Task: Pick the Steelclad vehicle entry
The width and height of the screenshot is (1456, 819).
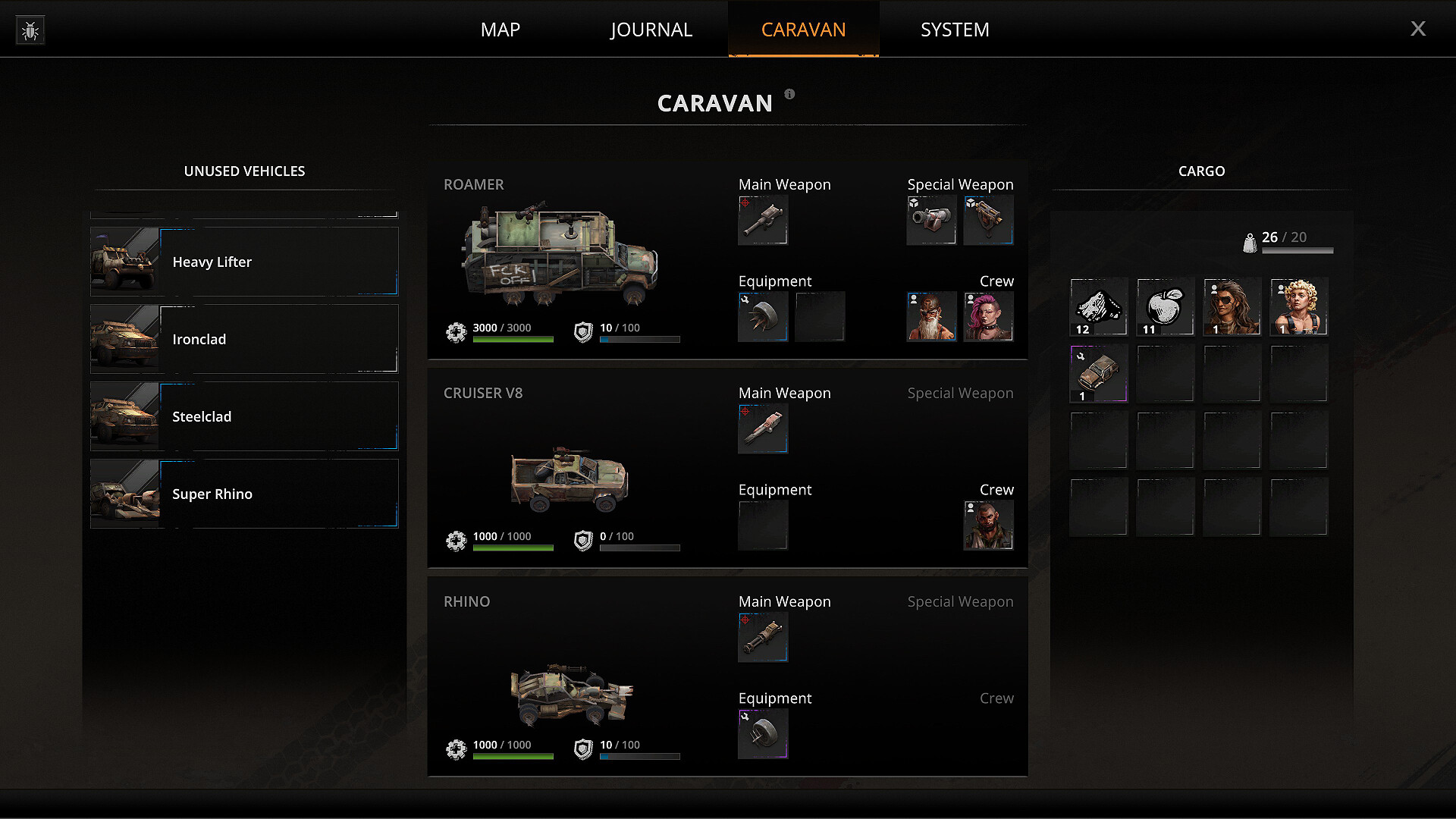Action: tap(244, 416)
